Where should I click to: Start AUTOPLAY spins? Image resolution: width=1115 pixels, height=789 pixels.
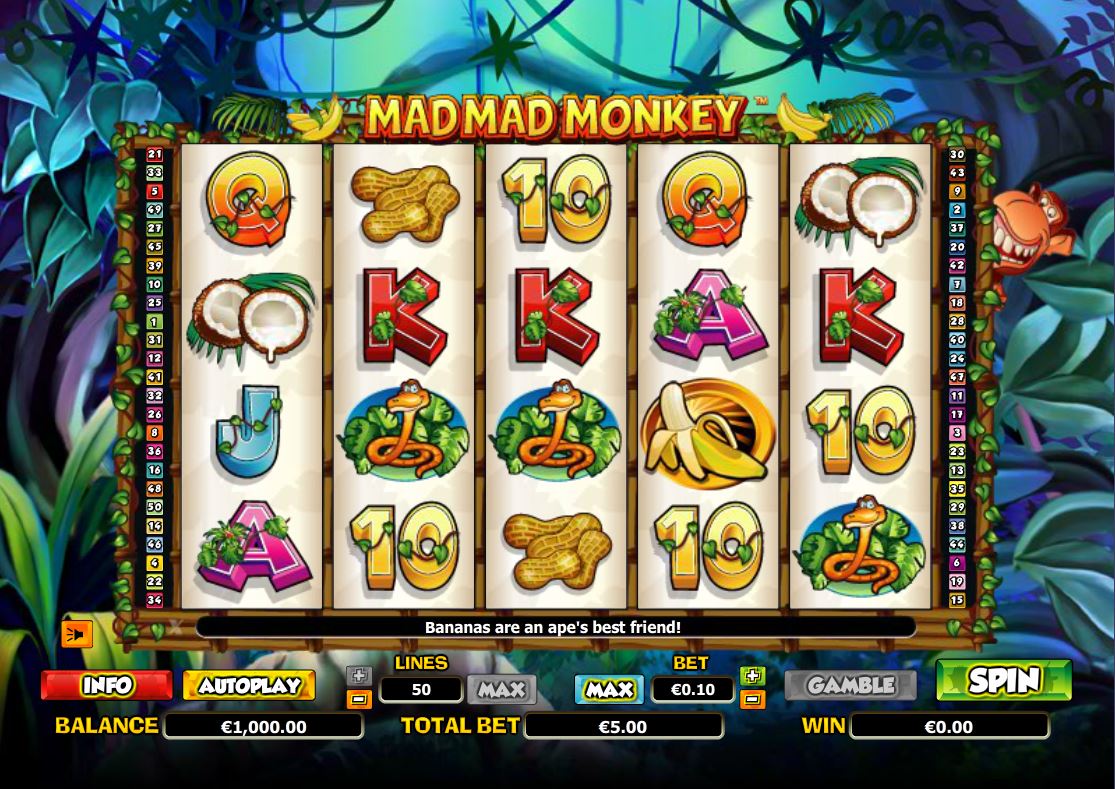(249, 685)
